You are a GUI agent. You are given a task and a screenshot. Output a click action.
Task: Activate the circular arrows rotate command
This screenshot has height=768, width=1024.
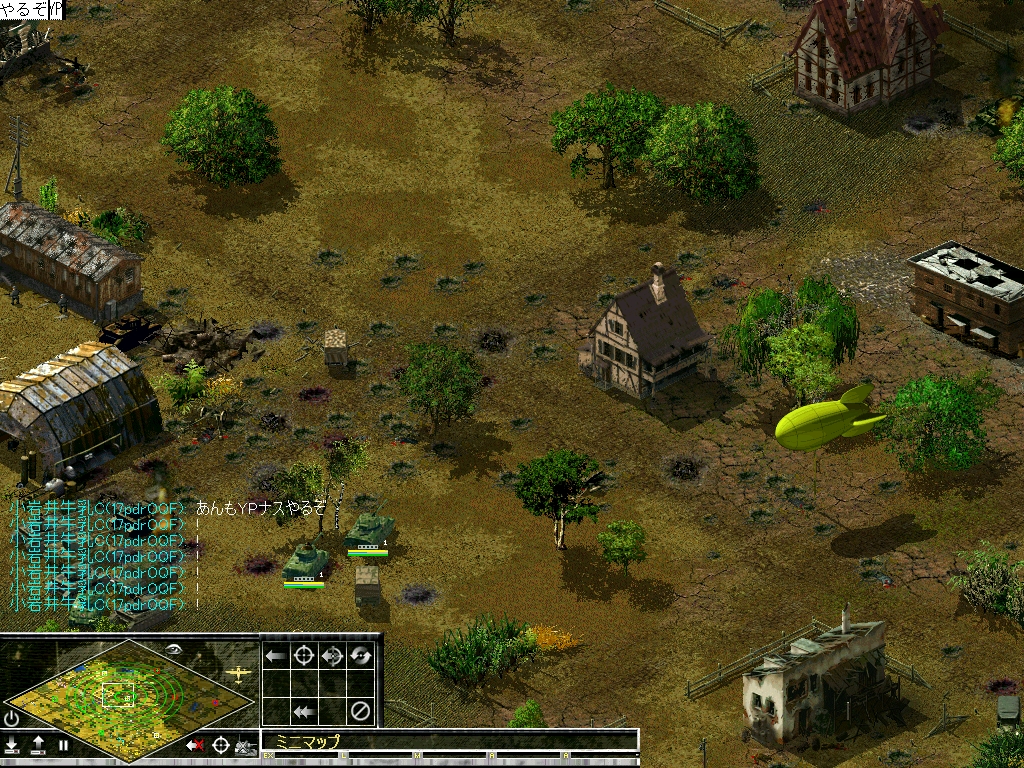[x=361, y=656]
